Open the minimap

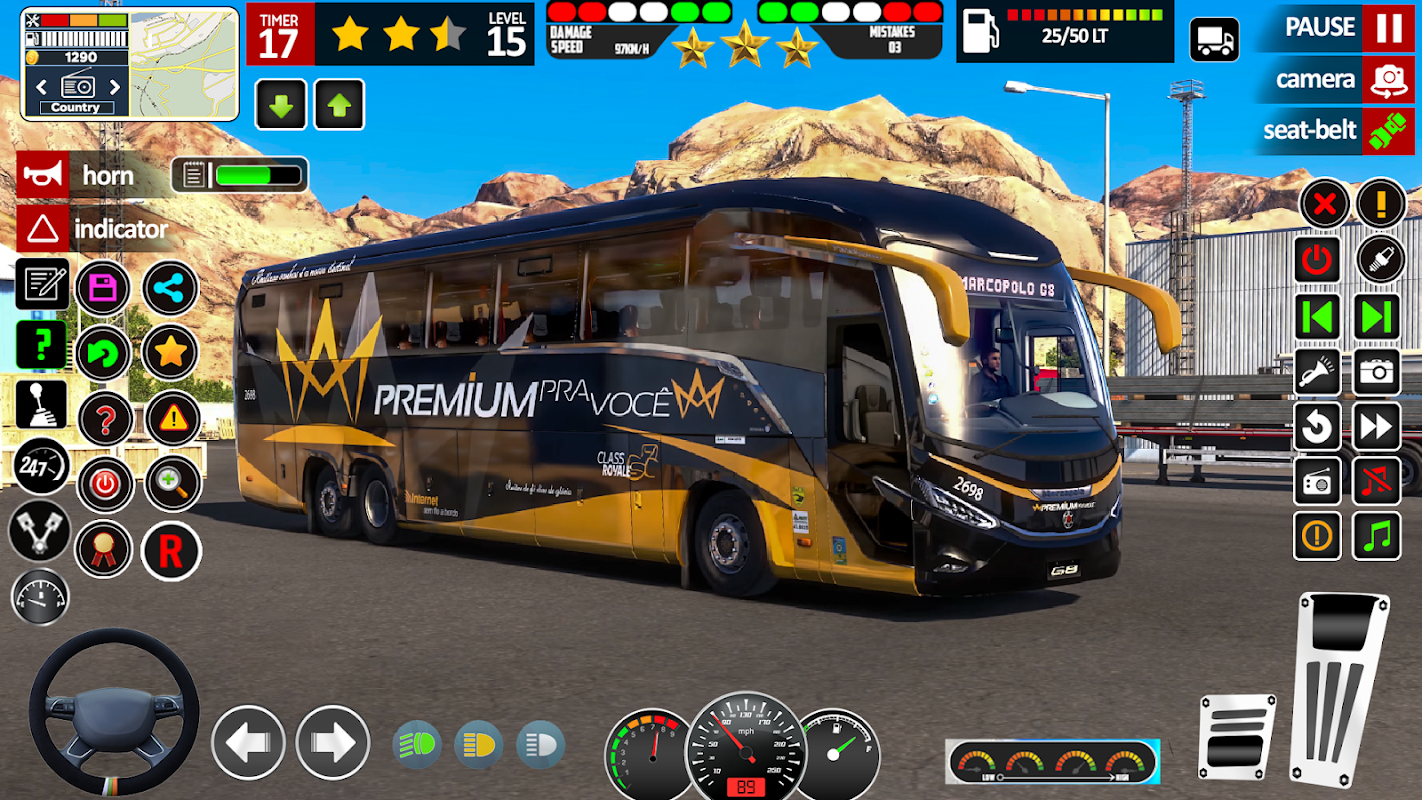pyautogui.click(x=184, y=64)
